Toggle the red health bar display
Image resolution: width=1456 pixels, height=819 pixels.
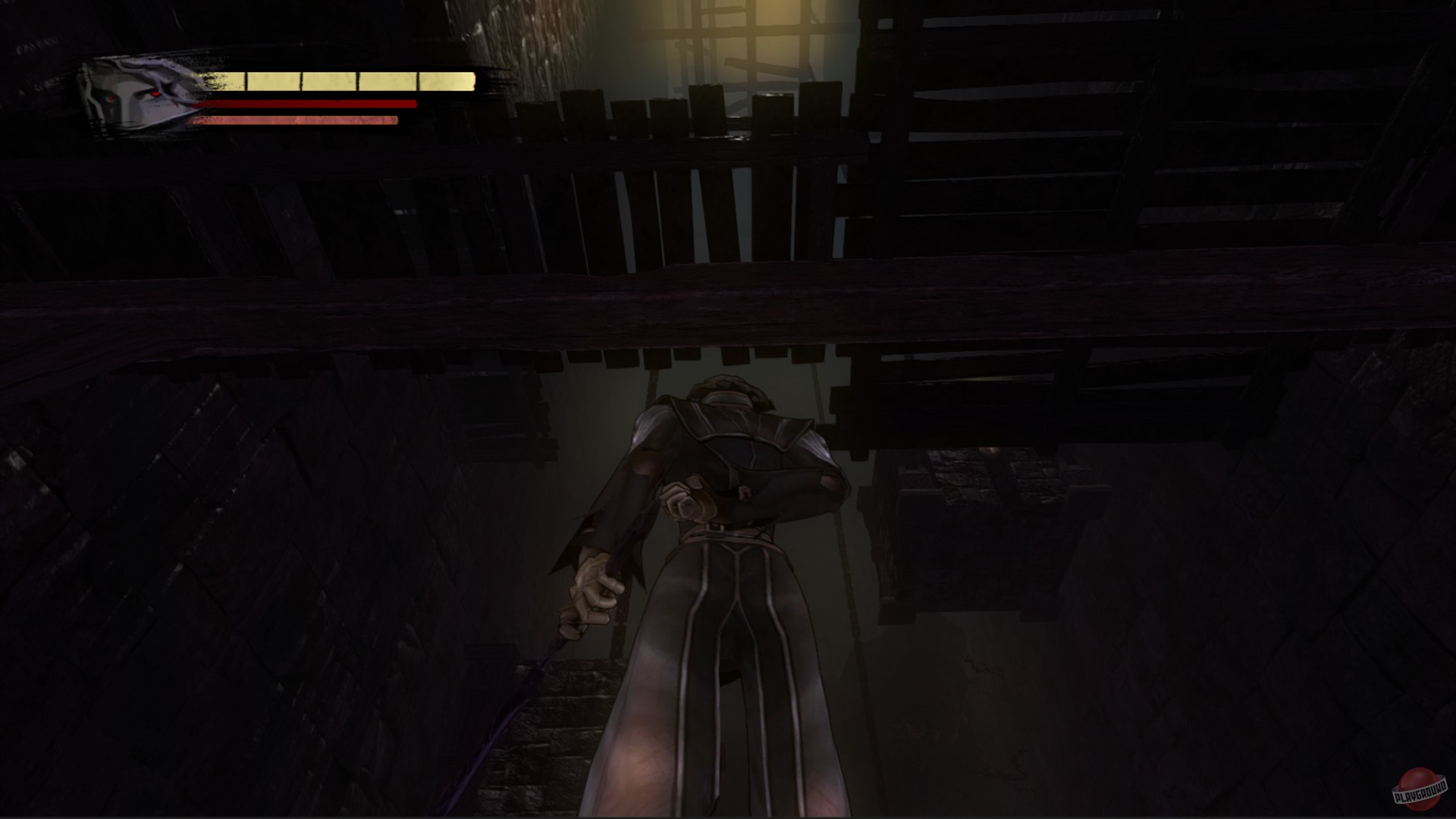303,104
